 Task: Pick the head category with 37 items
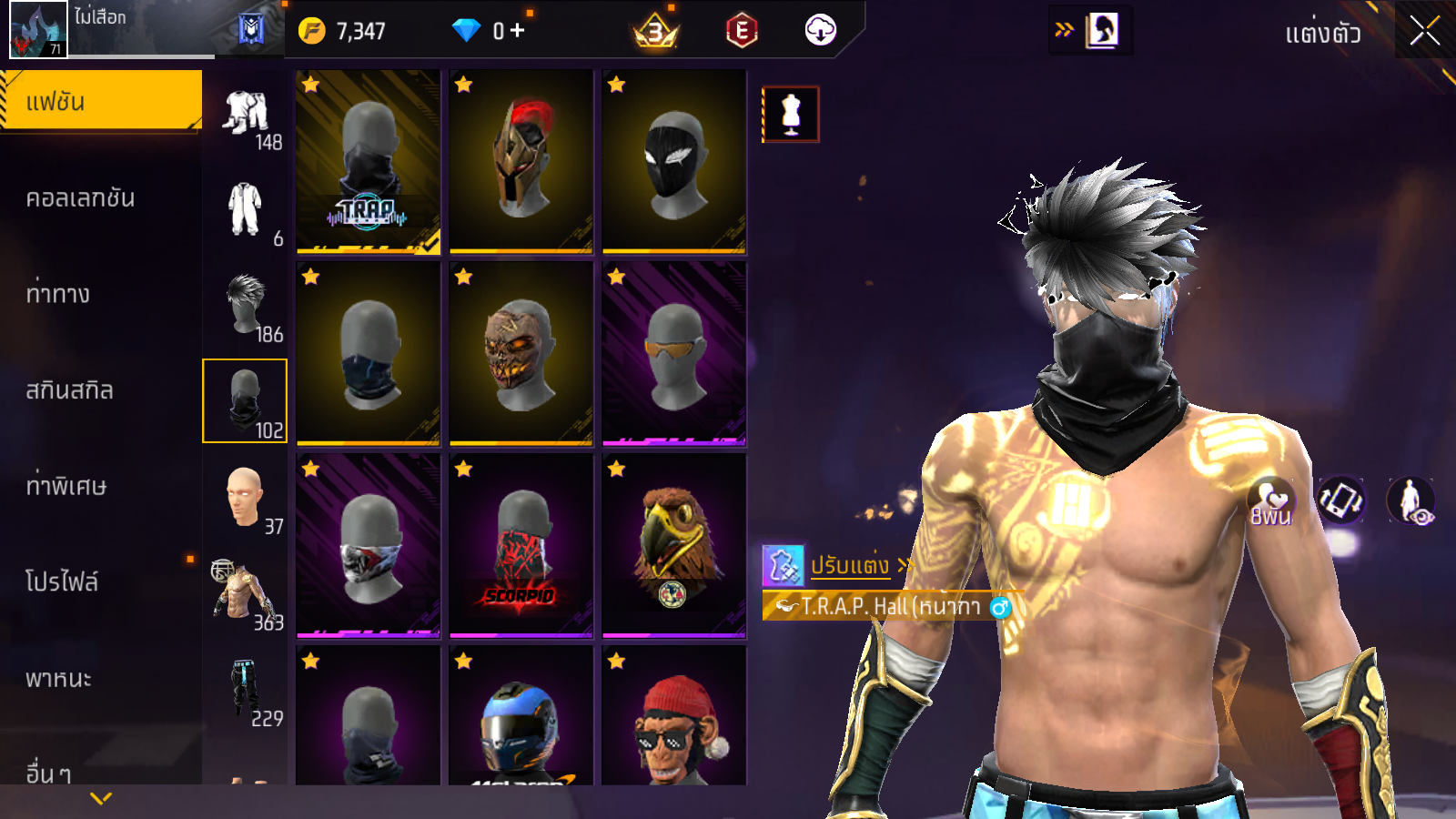tap(246, 498)
